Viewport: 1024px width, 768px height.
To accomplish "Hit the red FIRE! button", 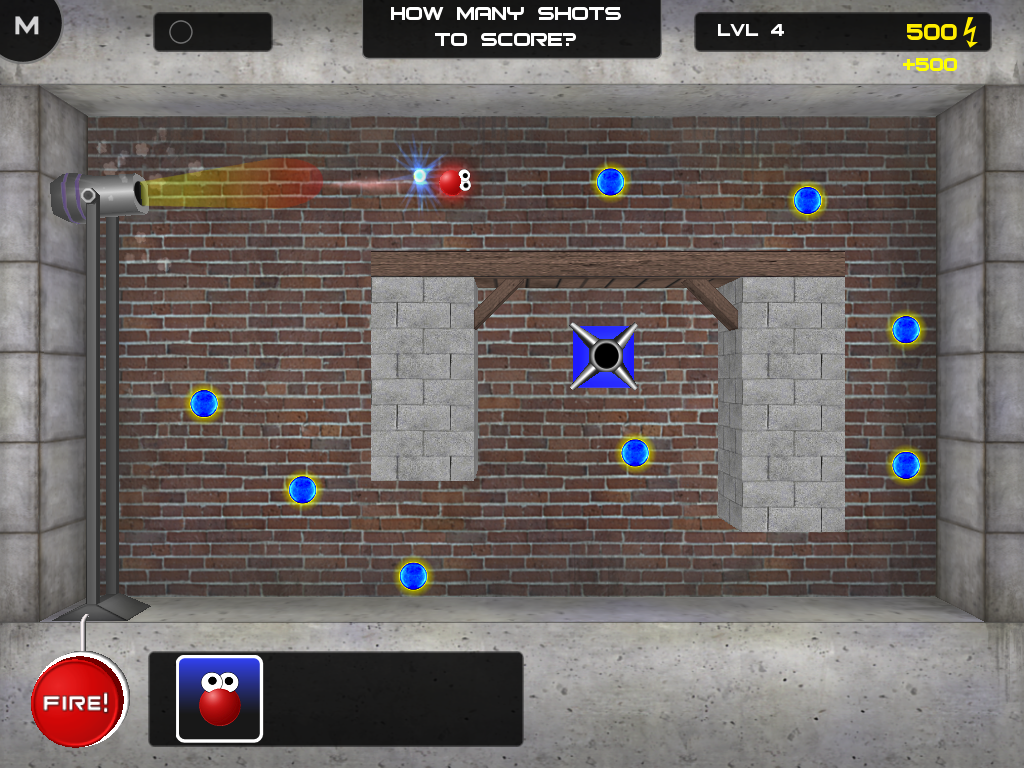I will 79,701.
